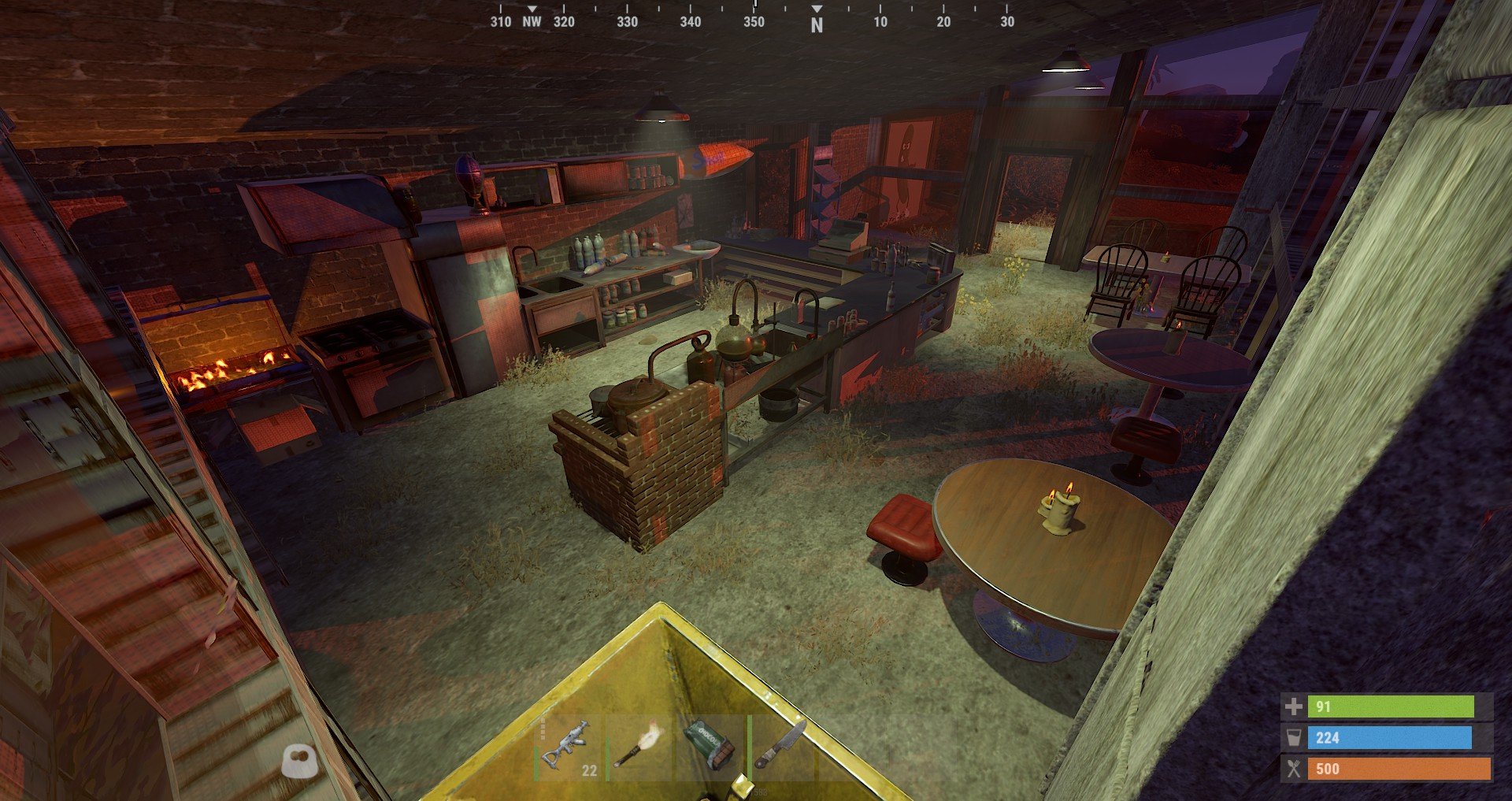
Task: Equip the lit torch from the hotbar
Action: (639, 747)
